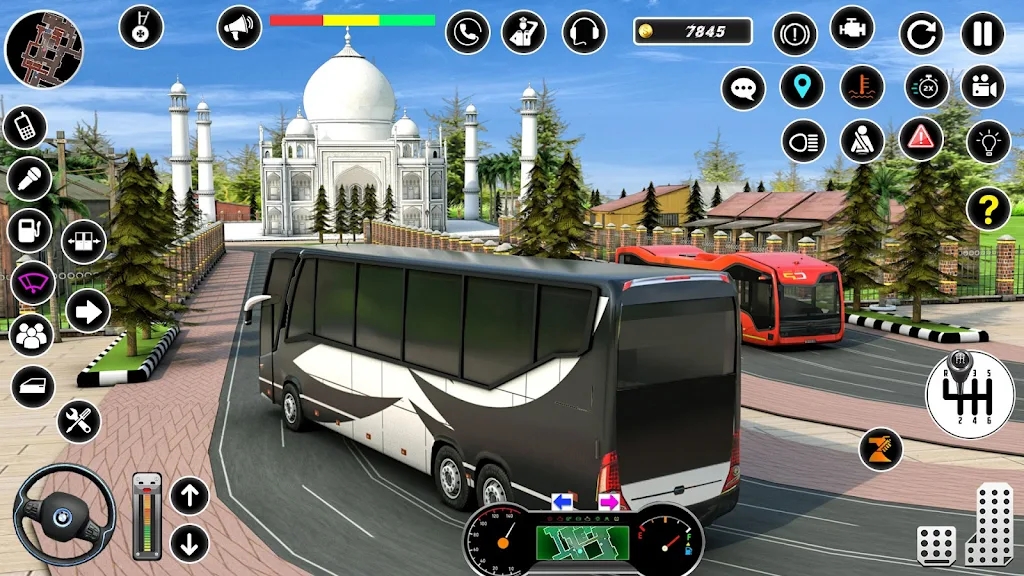Click the steering wheel control
This screenshot has height=576, width=1024.
coord(64,515)
